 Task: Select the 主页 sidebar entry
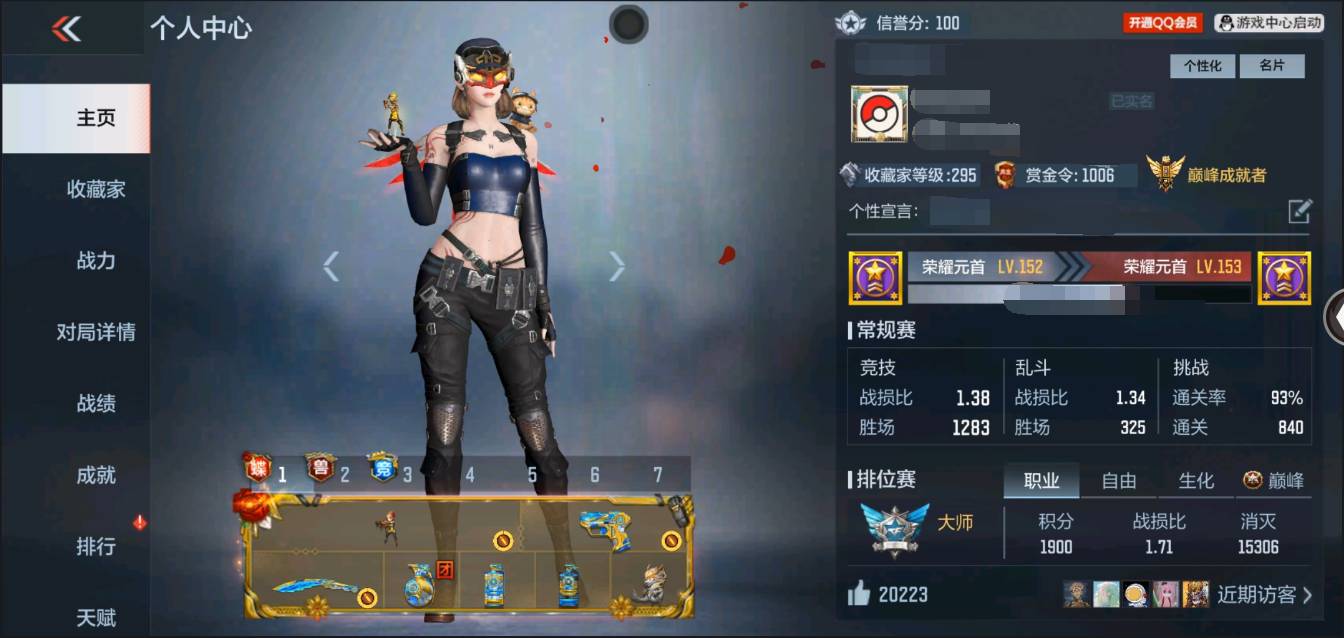tap(96, 118)
